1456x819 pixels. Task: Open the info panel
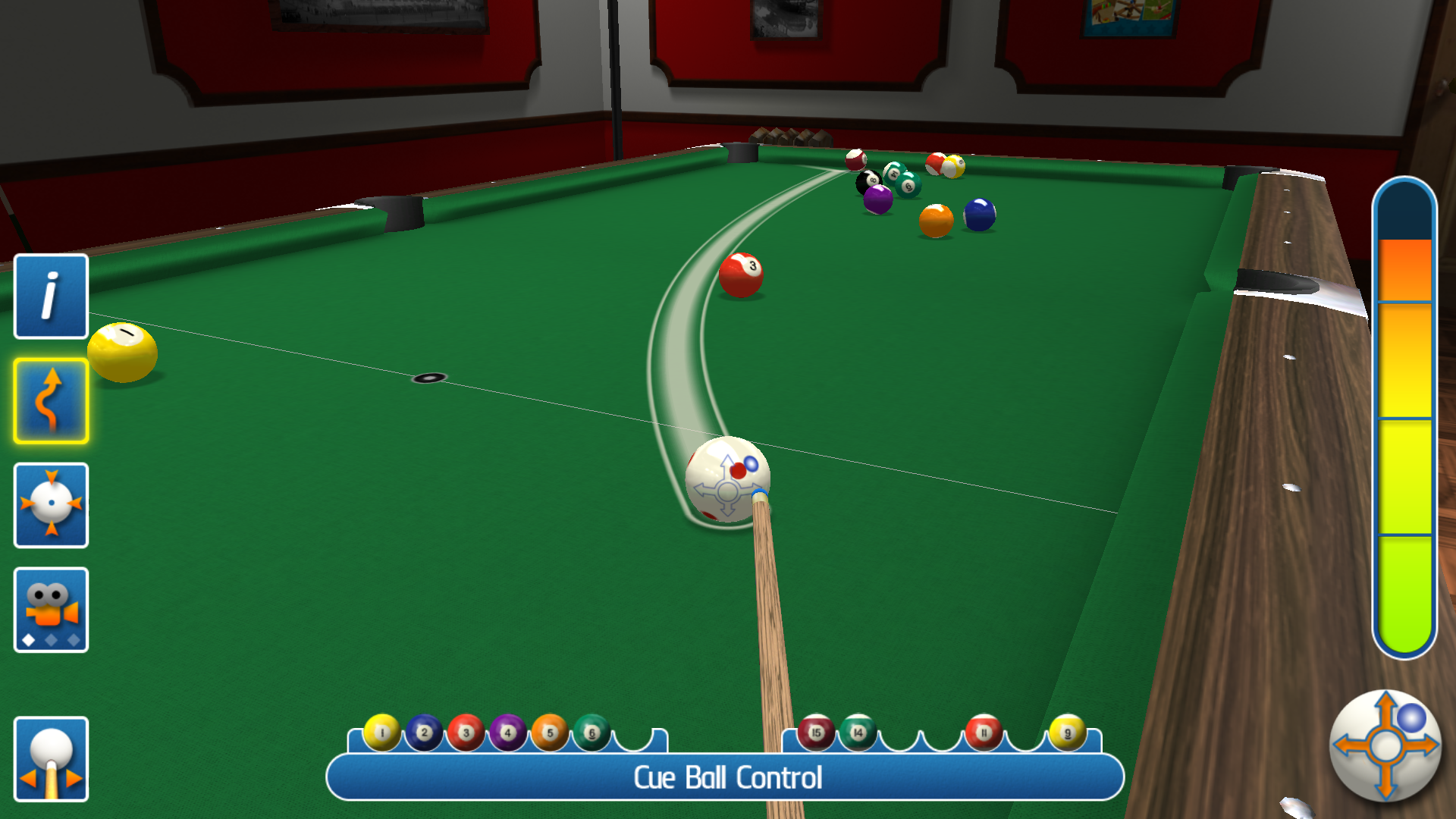[x=50, y=297]
